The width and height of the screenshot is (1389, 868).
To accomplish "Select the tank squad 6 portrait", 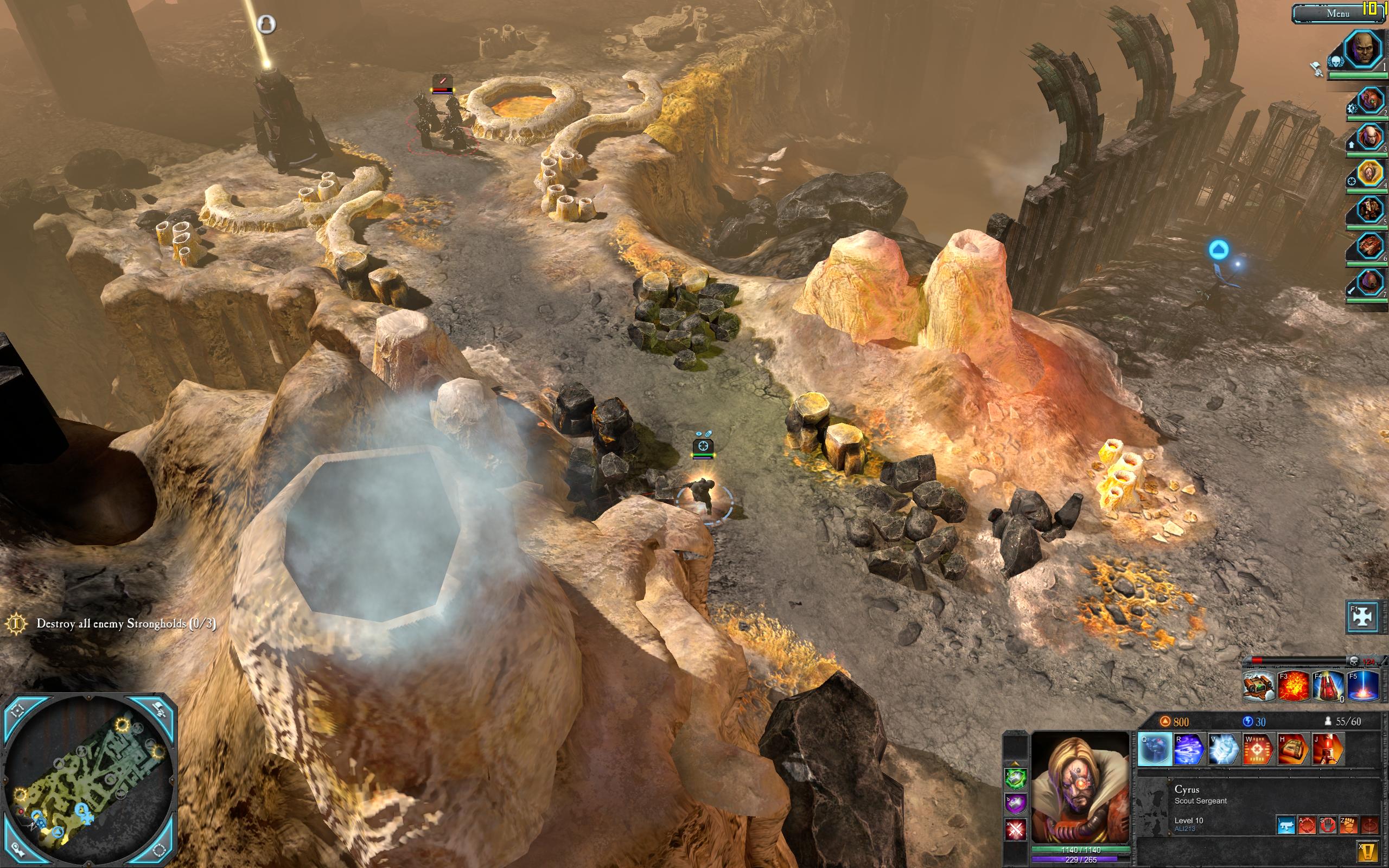I will [1370, 246].
